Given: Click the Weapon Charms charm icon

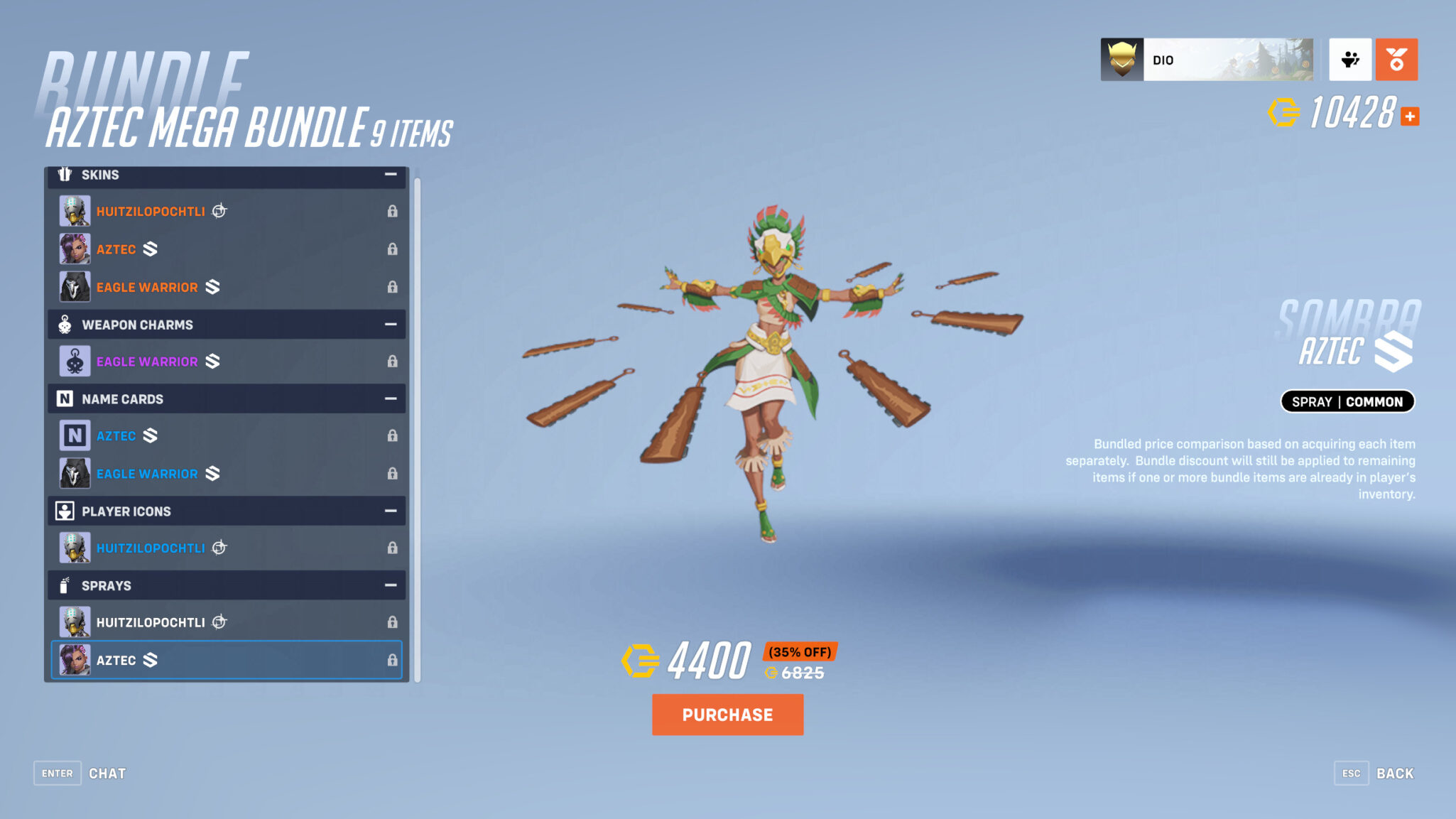Looking at the screenshot, I should (65, 324).
